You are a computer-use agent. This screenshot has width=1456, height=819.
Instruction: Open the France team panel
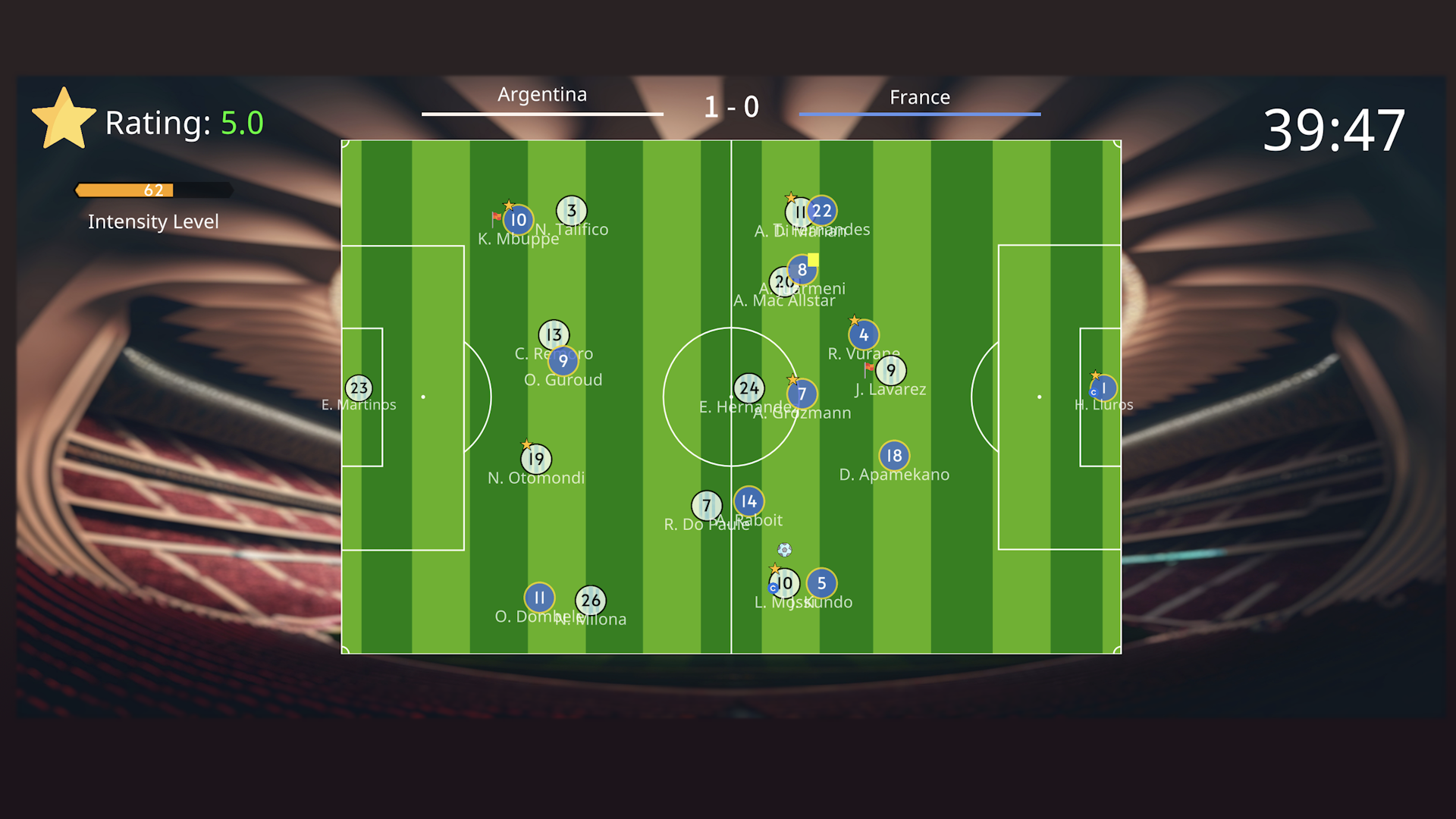919,97
